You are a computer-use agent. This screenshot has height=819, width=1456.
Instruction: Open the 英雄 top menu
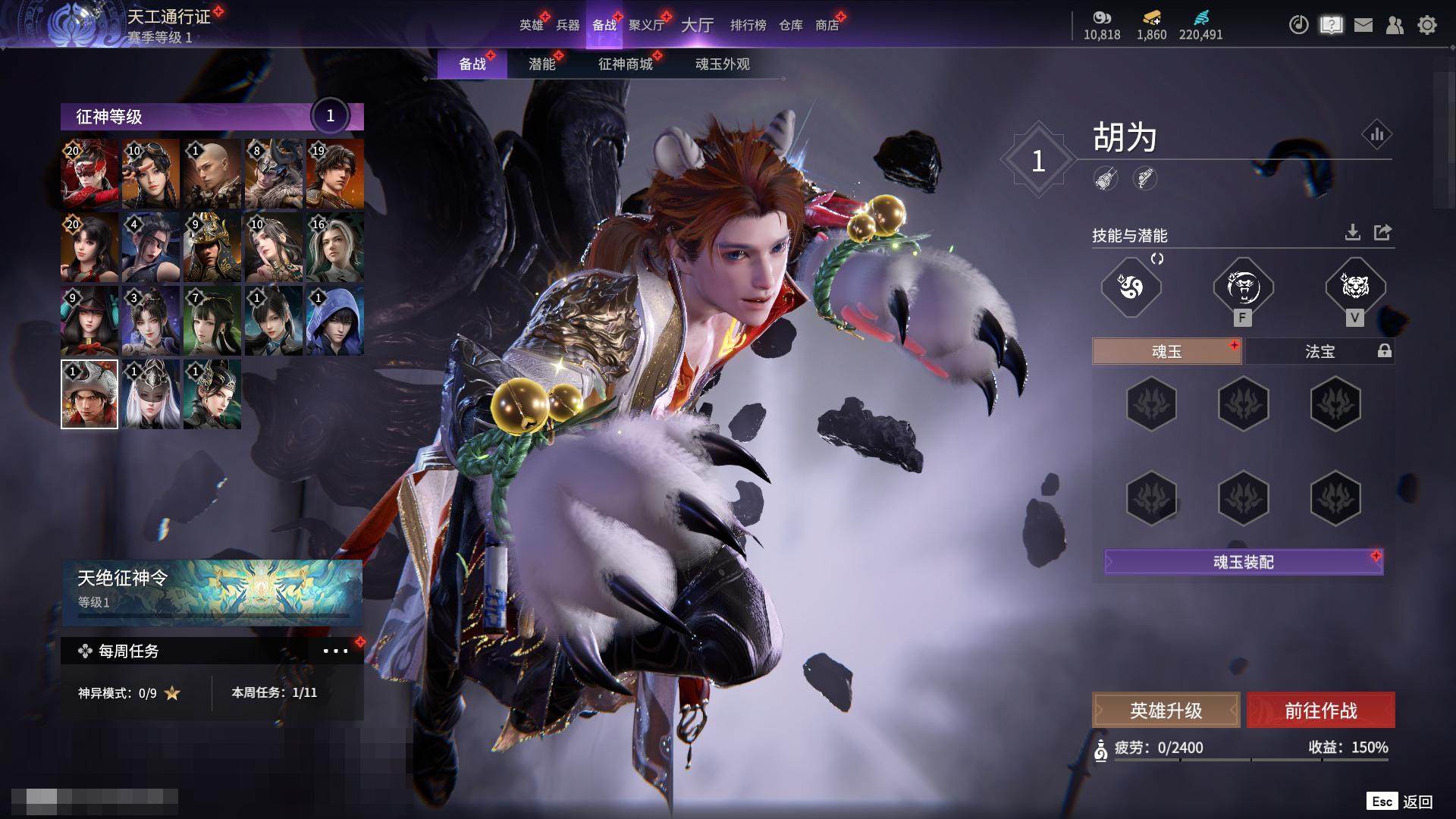coord(531,25)
